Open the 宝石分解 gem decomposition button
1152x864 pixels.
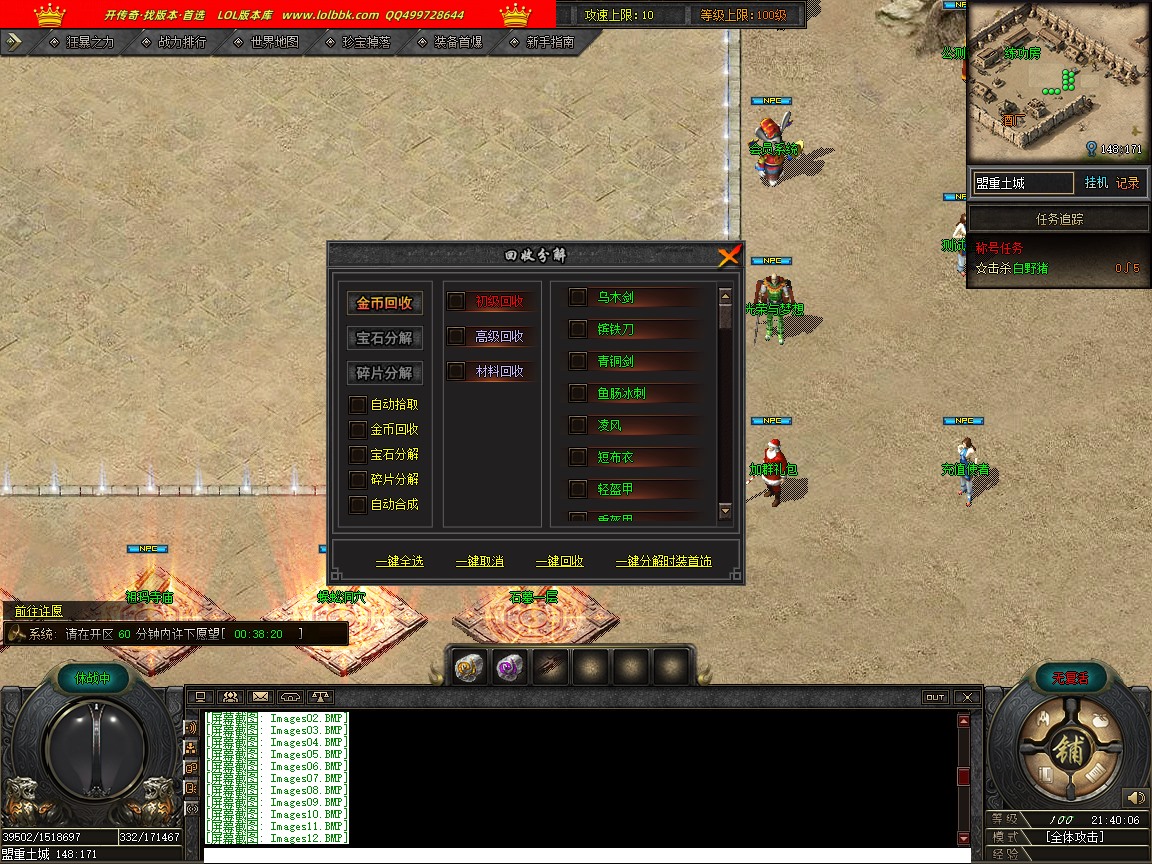pos(385,338)
